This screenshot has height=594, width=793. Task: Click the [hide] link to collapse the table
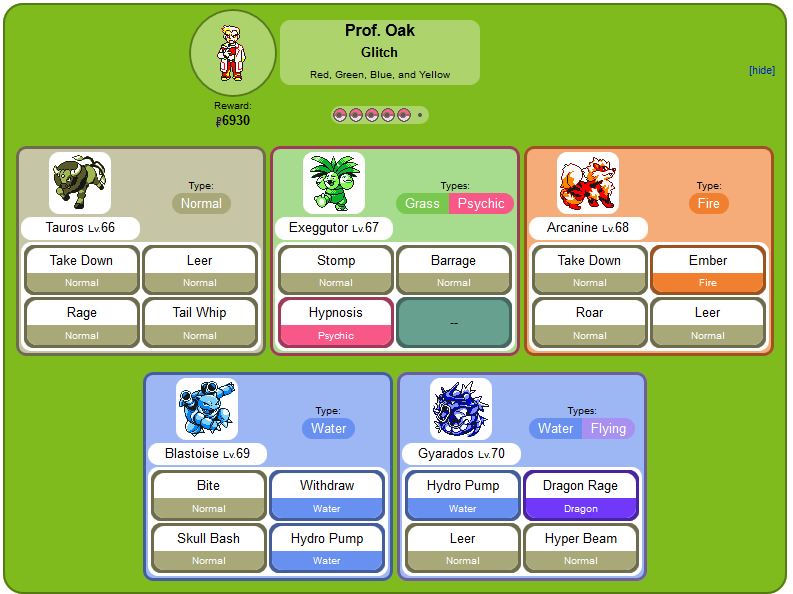click(761, 70)
